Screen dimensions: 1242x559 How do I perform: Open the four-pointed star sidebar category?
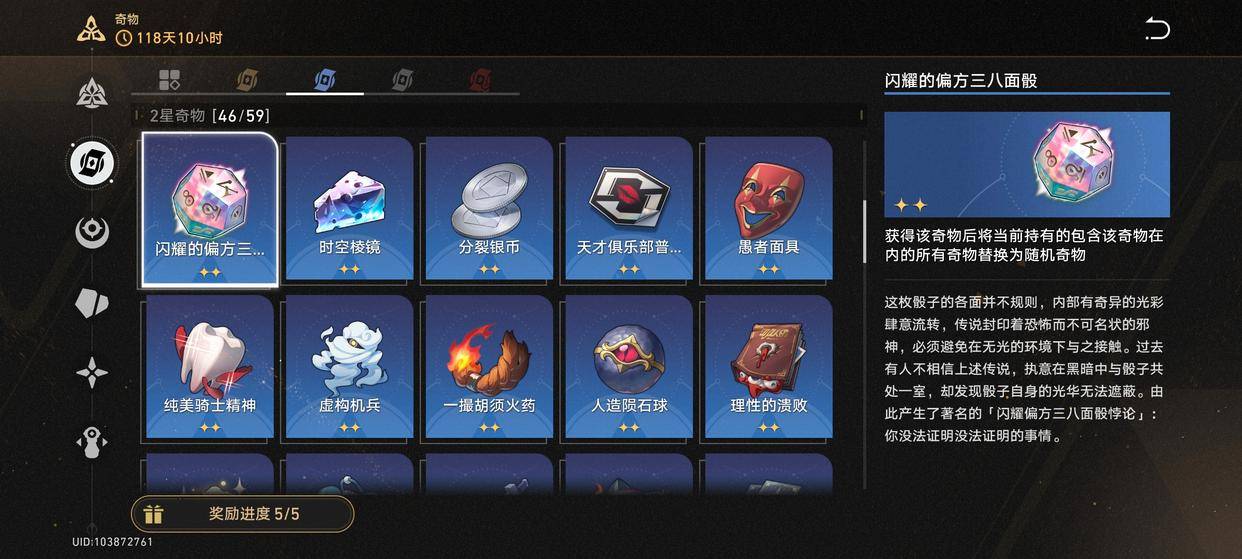coord(92,373)
